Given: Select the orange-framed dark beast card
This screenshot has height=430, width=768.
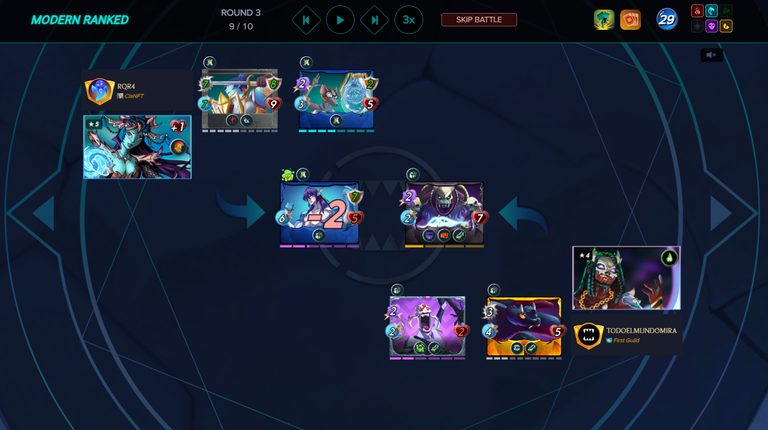Looking at the screenshot, I should (x=524, y=327).
